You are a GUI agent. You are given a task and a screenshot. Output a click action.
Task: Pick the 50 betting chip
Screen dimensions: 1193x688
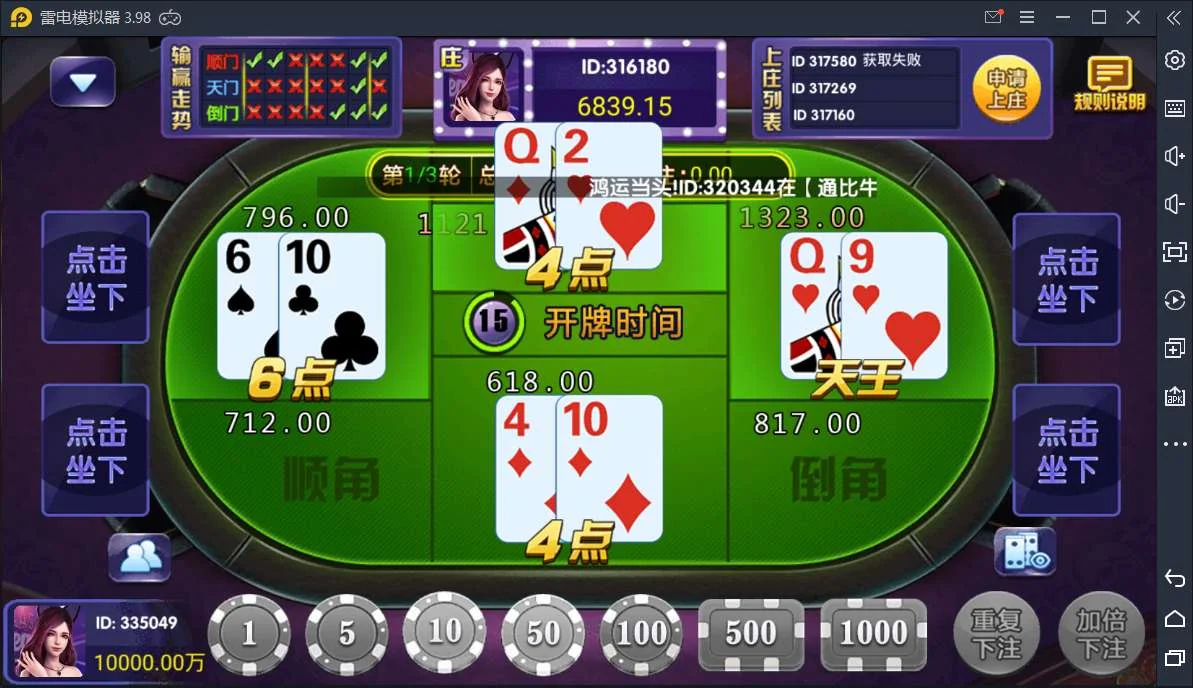point(543,634)
